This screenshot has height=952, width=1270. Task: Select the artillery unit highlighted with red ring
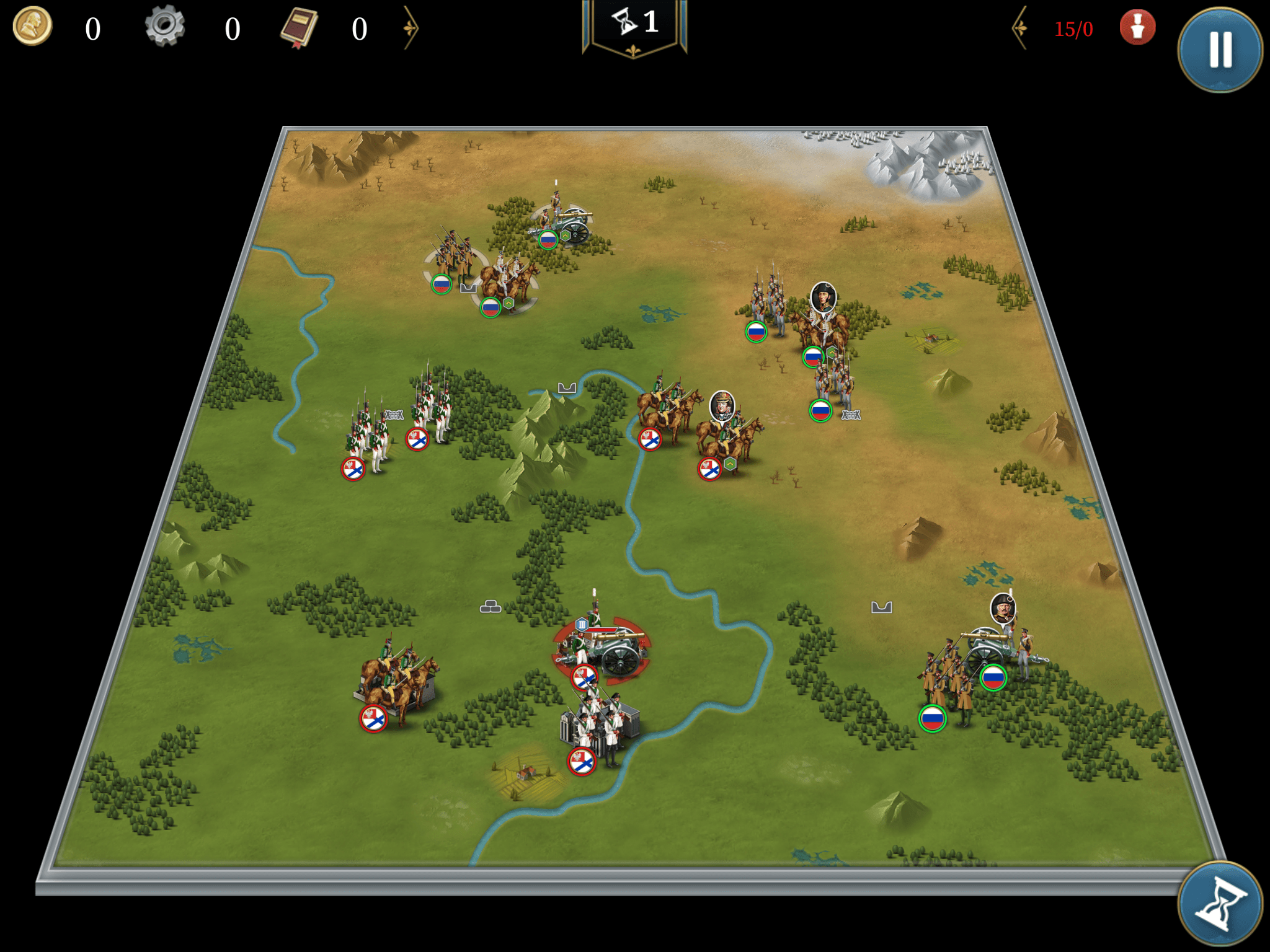click(605, 651)
